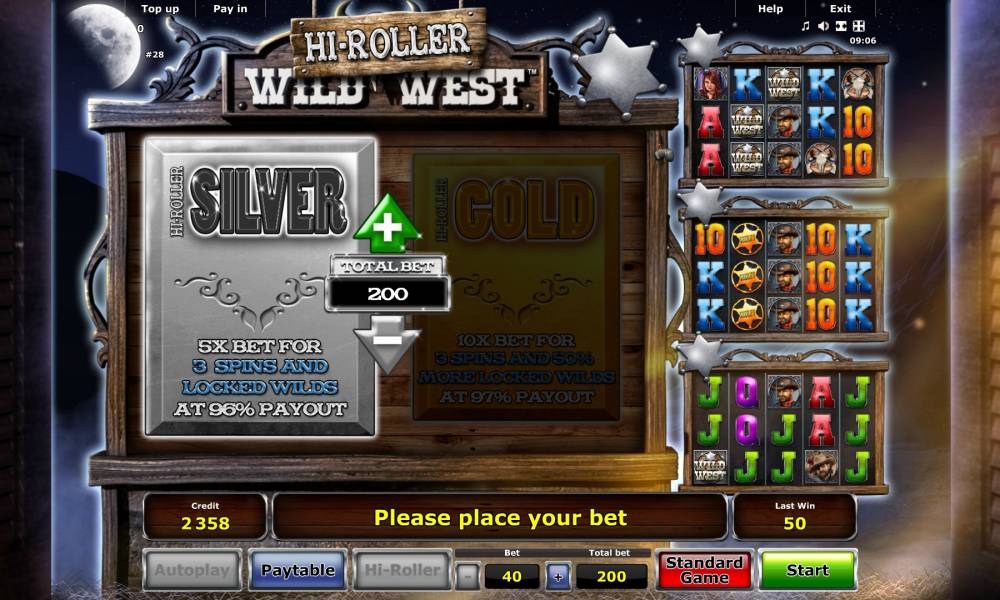Toggle music with the note icon
The height and width of the screenshot is (600, 1000).
806,26
